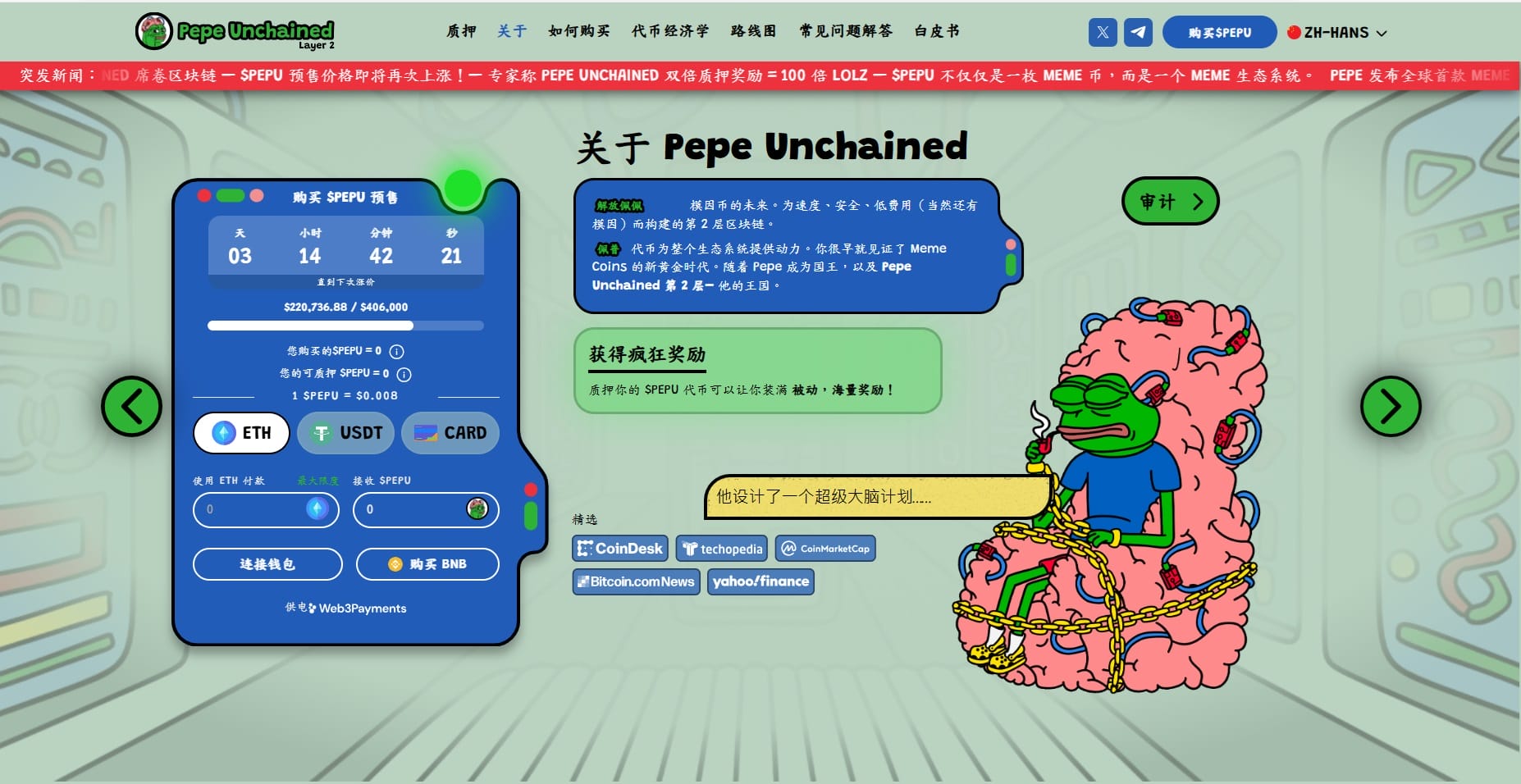The image size is (1521, 784).
Task: Open the 审计 audit button
Action: (1170, 201)
